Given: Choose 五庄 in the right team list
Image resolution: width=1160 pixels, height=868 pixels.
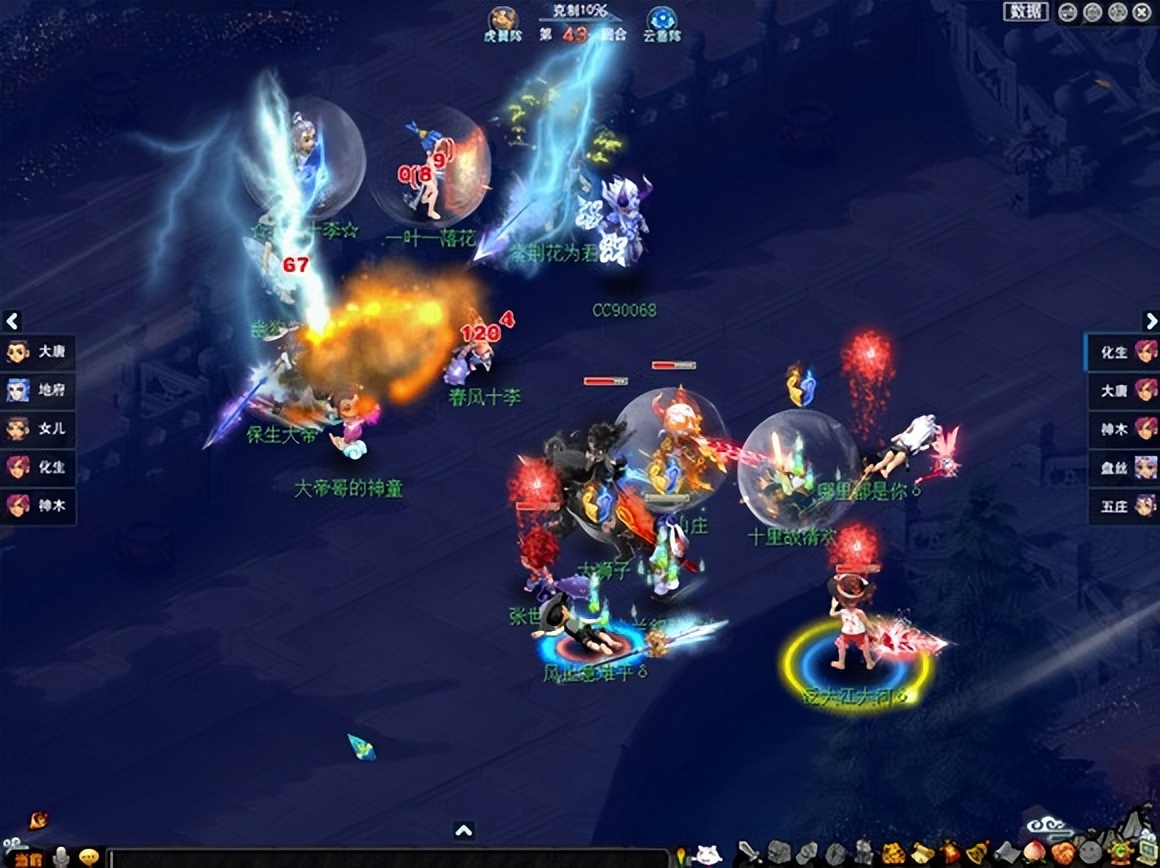Looking at the screenshot, I should (1123, 506).
